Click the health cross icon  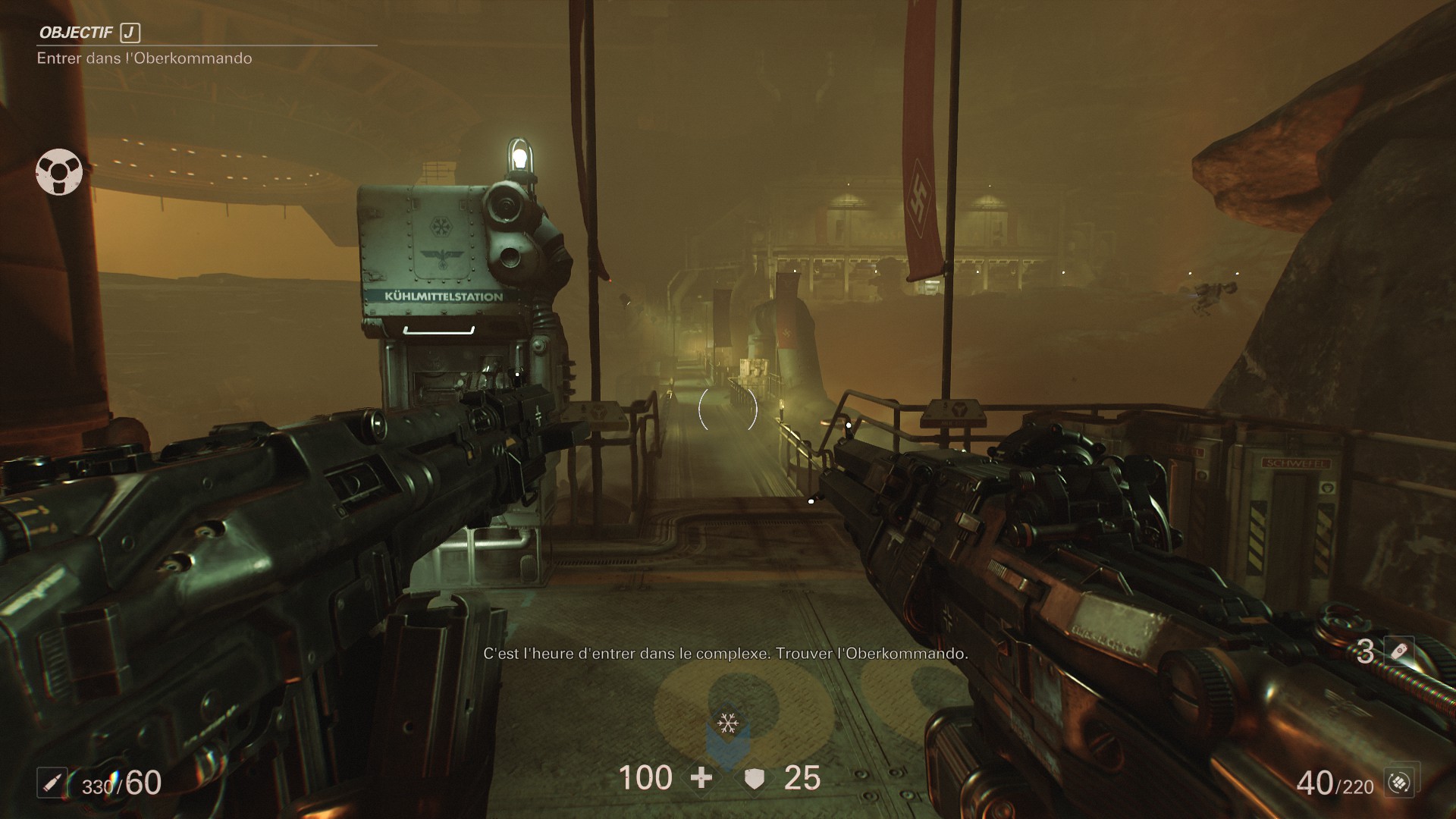tap(701, 778)
